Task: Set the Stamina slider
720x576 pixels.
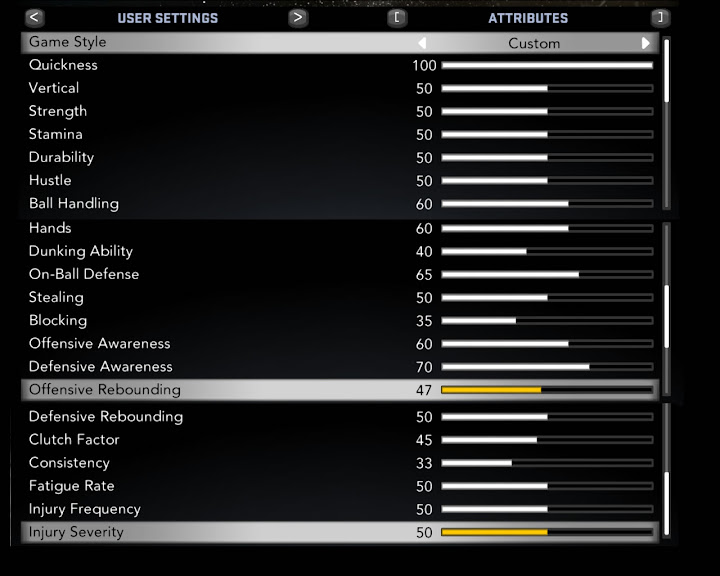Action: (x=547, y=135)
